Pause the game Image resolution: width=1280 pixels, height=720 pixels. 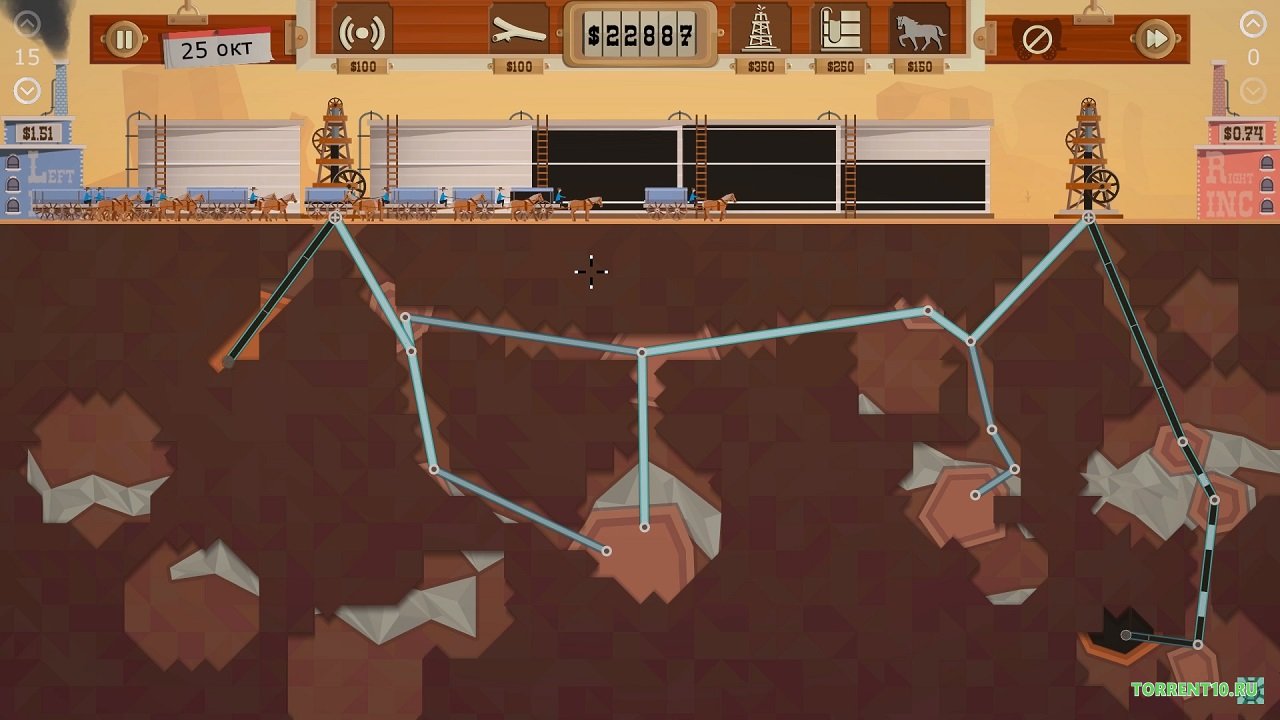(124, 39)
